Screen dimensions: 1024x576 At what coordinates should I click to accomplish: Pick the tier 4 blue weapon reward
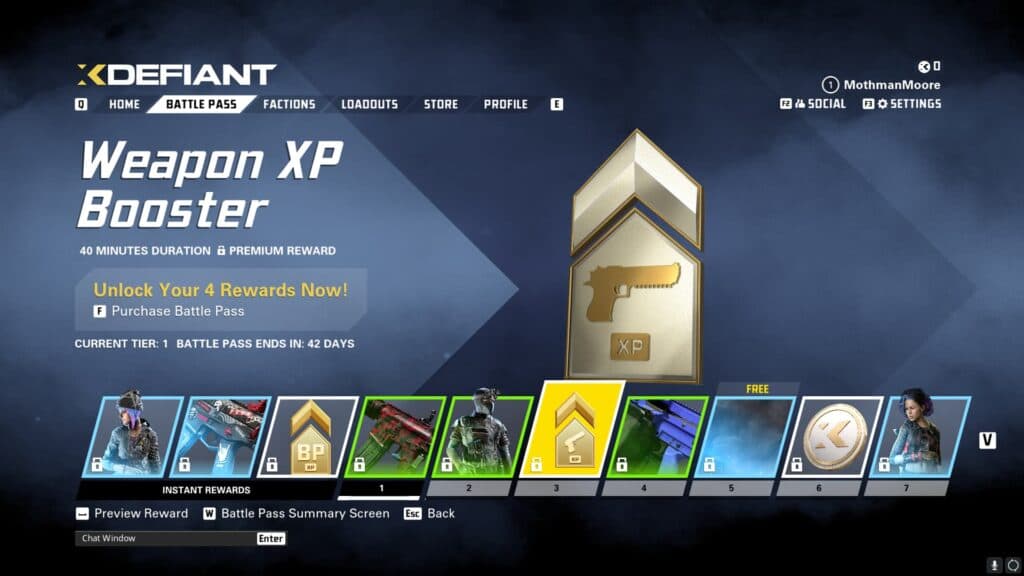click(x=661, y=436)
